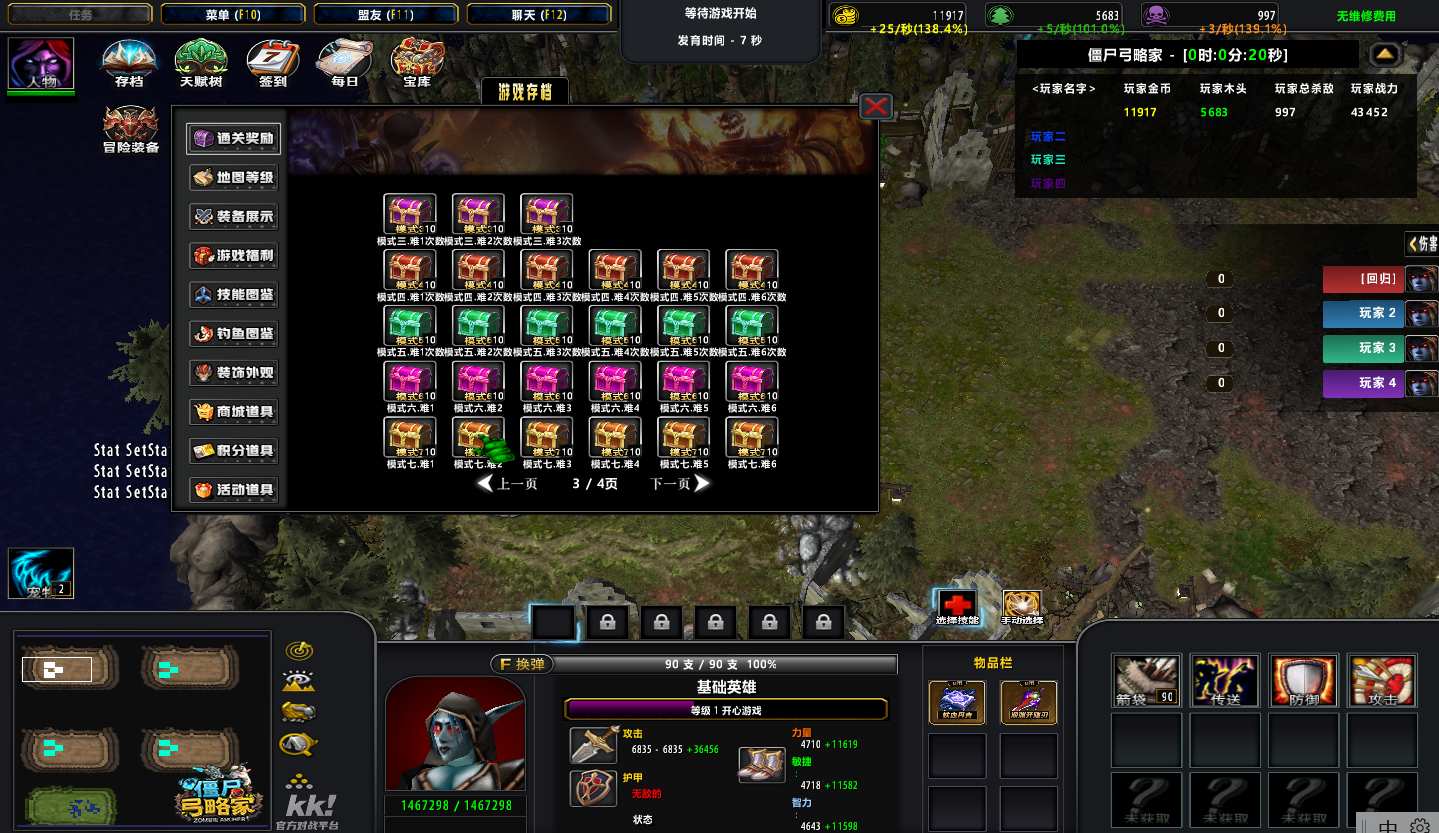Image resolution: width=1439 pixels, height=833 pixels.
Task: Show the 装备展示 section
Action: 234,217
